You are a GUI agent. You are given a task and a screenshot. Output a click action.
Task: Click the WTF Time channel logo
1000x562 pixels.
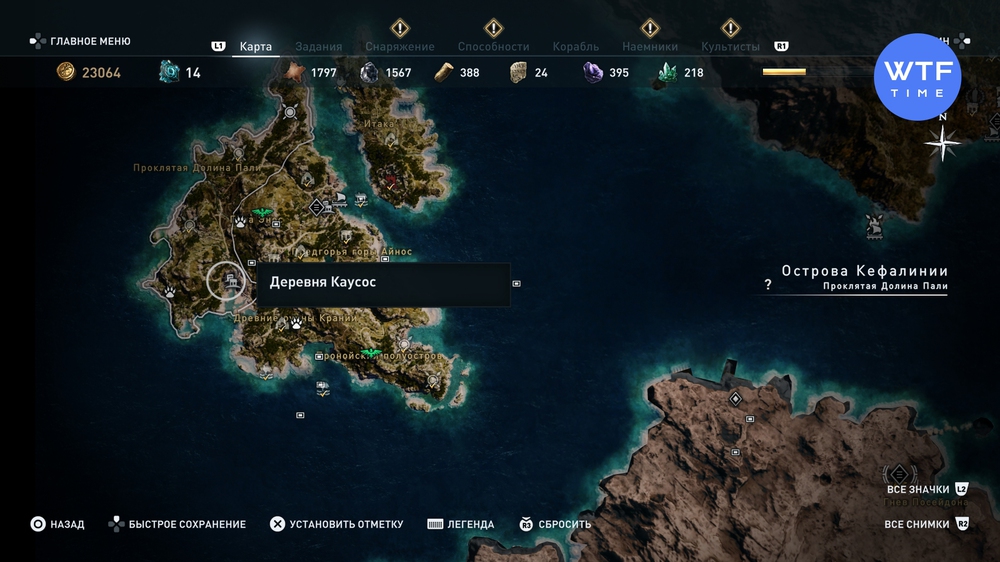[917, 77]
